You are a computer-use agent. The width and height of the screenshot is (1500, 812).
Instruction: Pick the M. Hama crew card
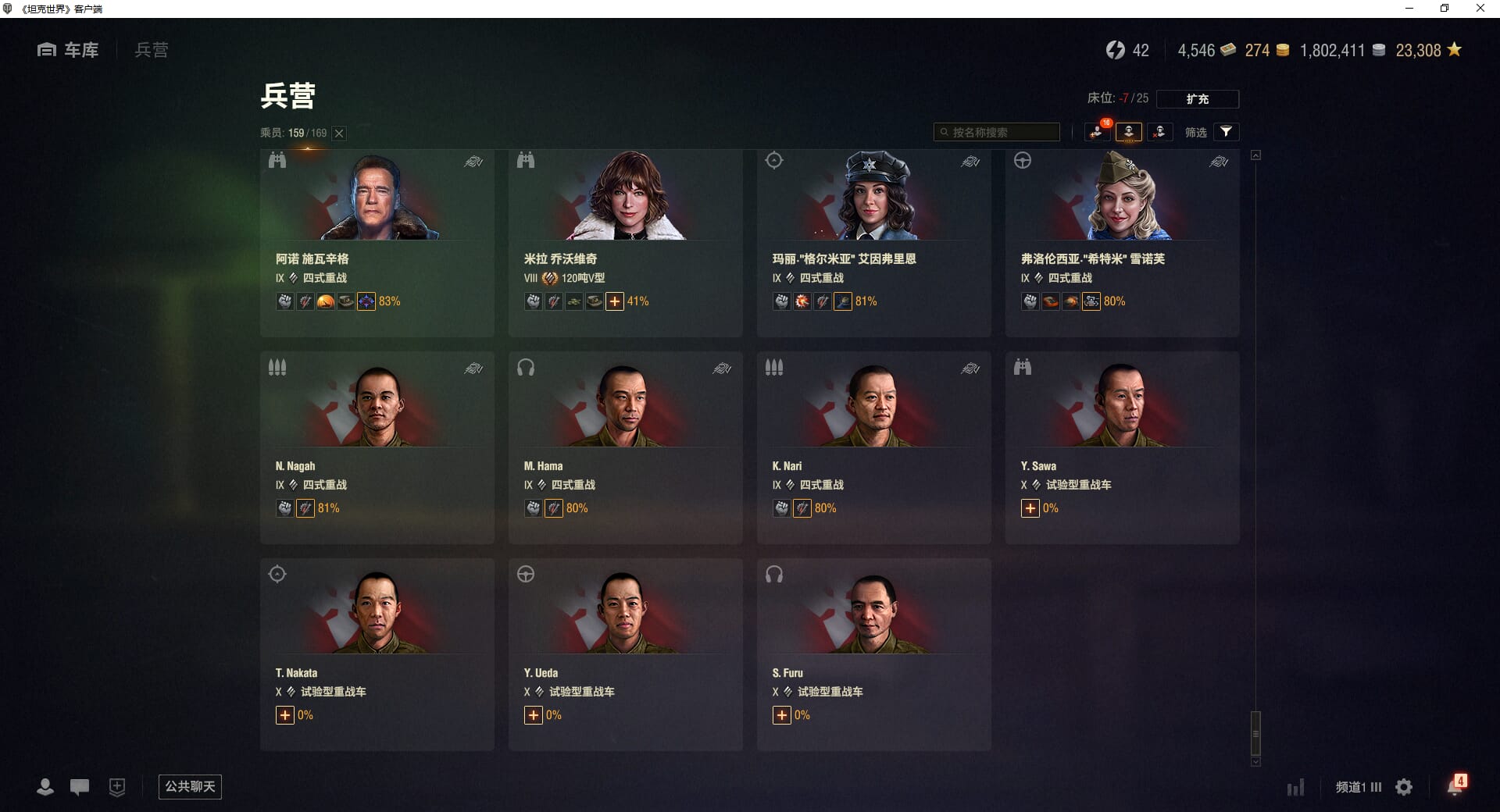(625, 447)
